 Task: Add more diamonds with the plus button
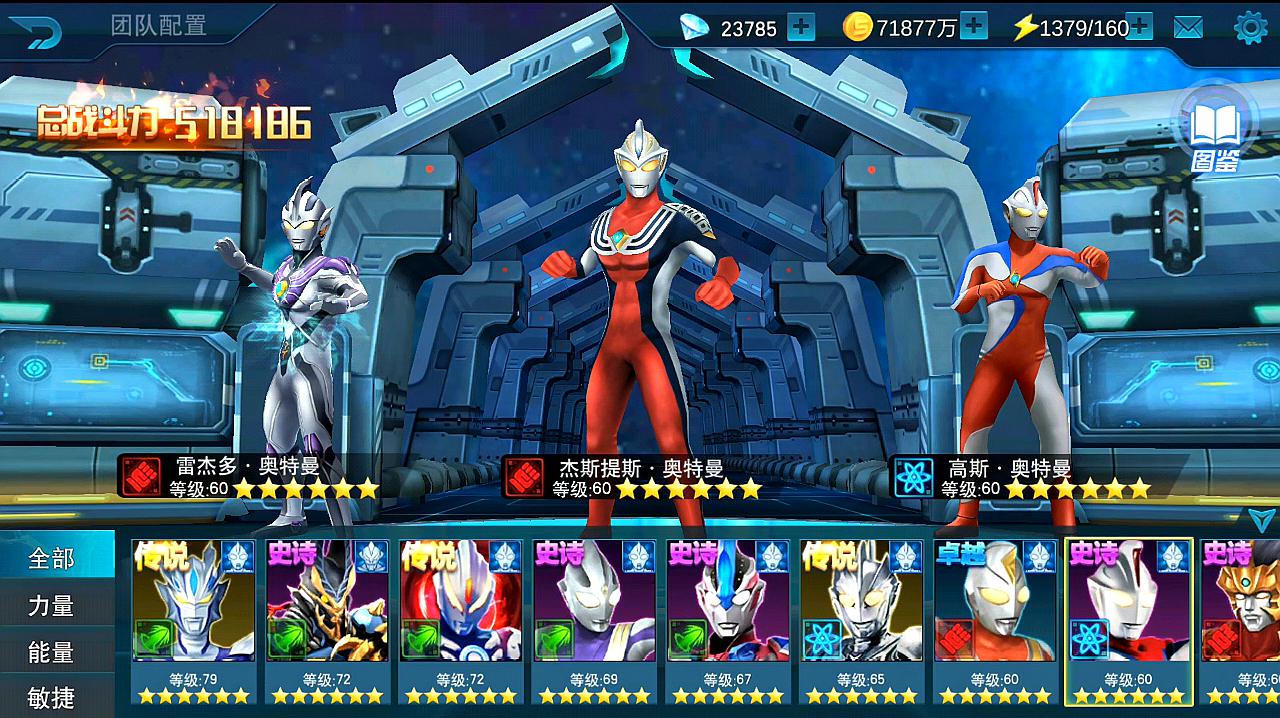click(800, 28)
